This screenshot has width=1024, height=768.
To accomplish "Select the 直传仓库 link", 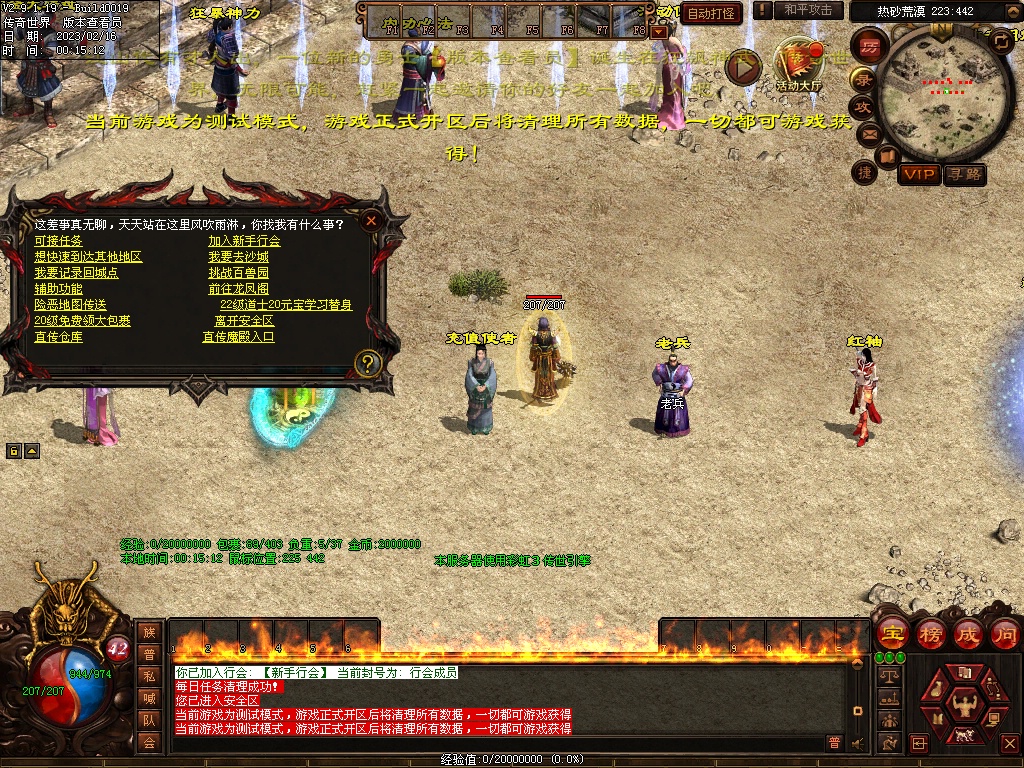I will click(58, 337).
